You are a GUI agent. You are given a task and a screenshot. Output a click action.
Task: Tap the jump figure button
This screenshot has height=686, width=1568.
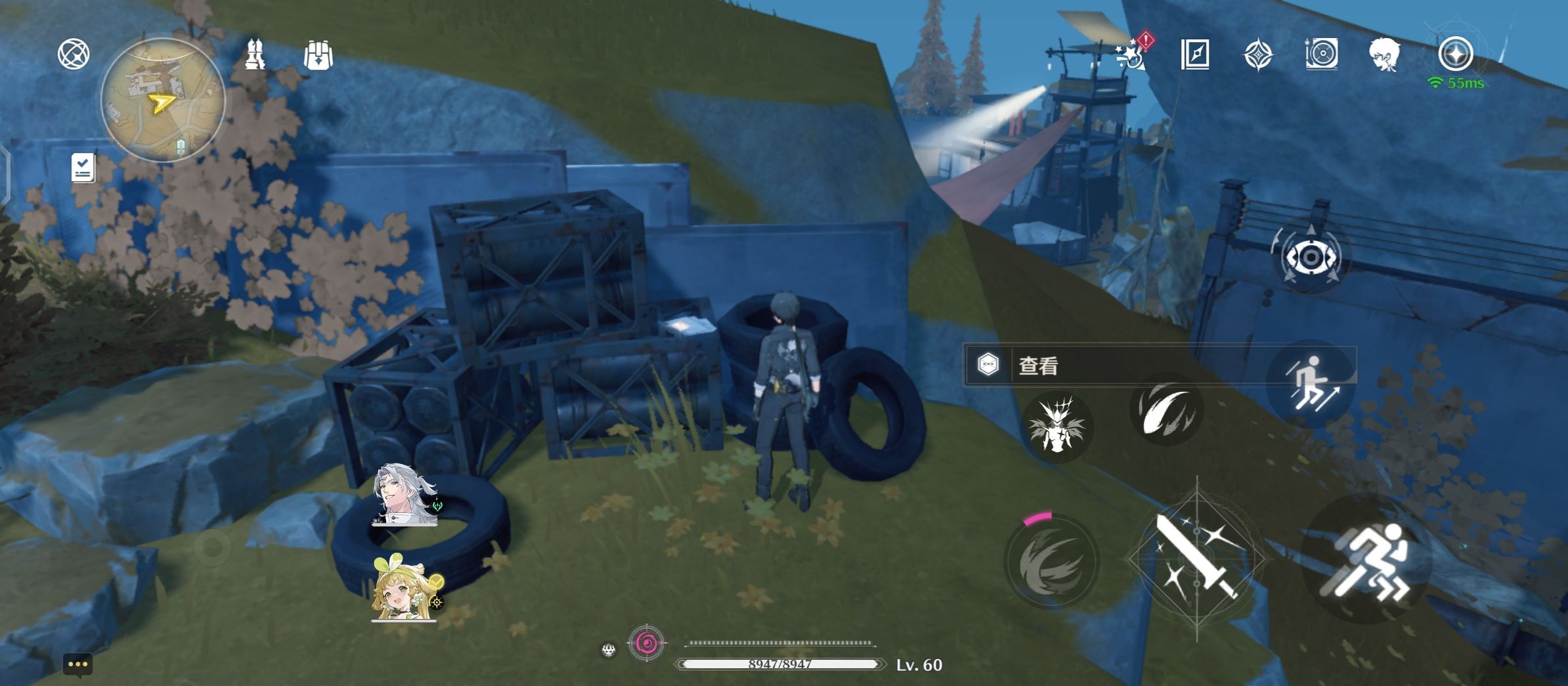point(1311,385)
